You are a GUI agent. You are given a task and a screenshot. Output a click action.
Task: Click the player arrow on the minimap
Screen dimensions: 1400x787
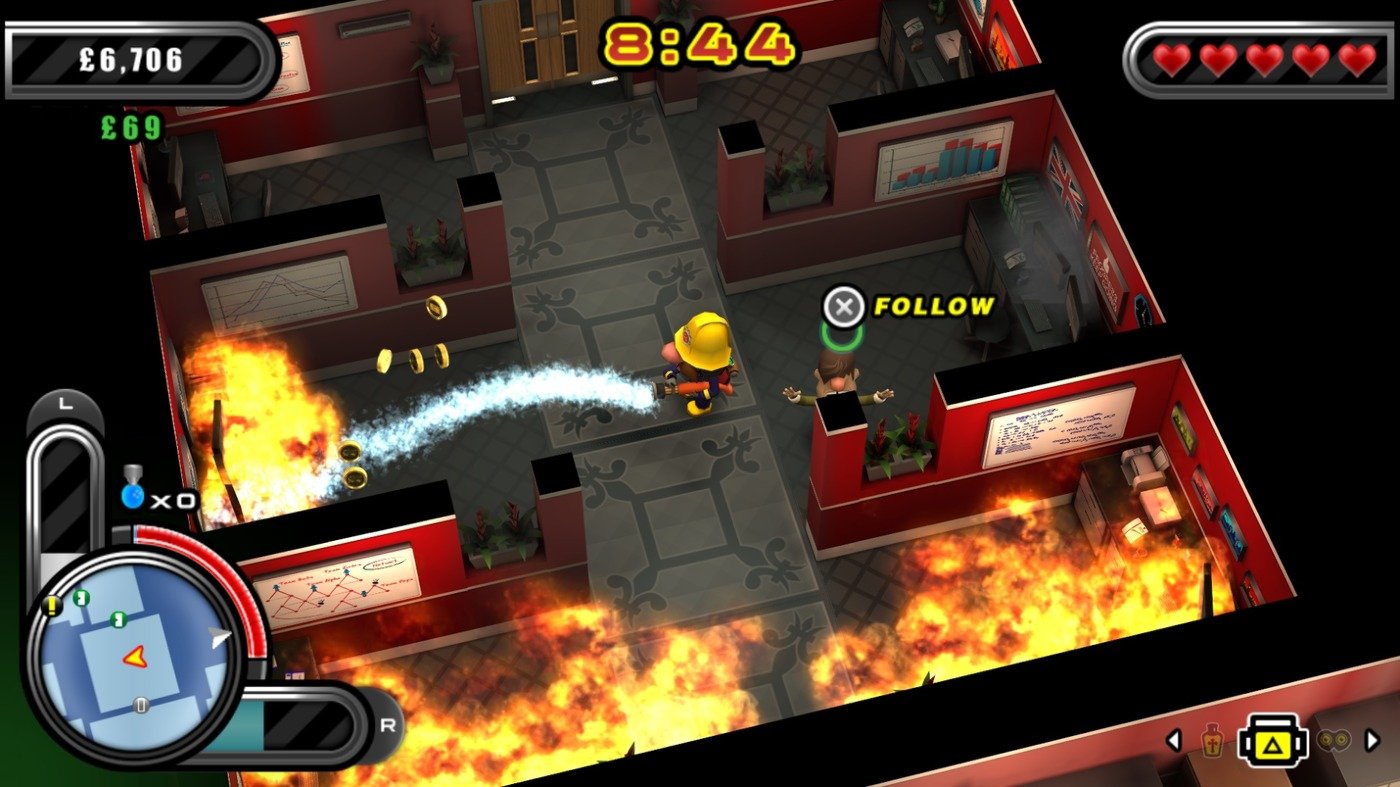pyautogui.click(x=134, y=658)
